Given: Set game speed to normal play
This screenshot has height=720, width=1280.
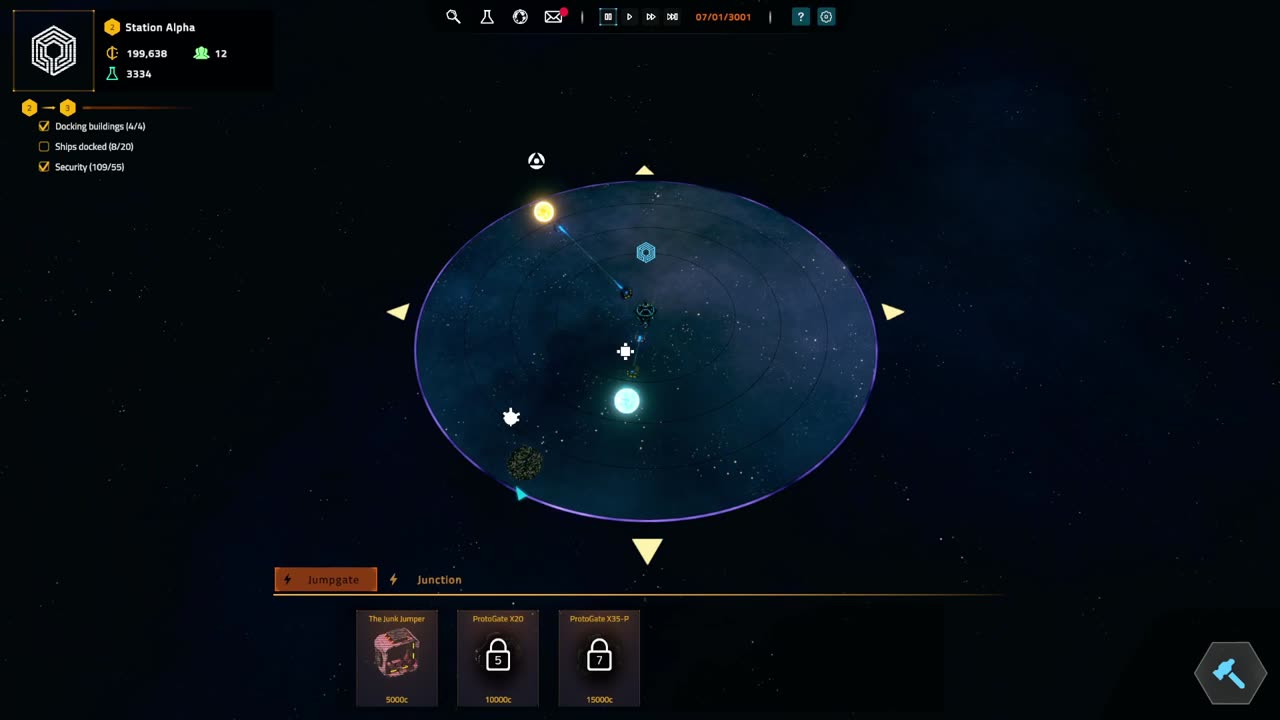Looking at the screenshot, I should [629, 17].
